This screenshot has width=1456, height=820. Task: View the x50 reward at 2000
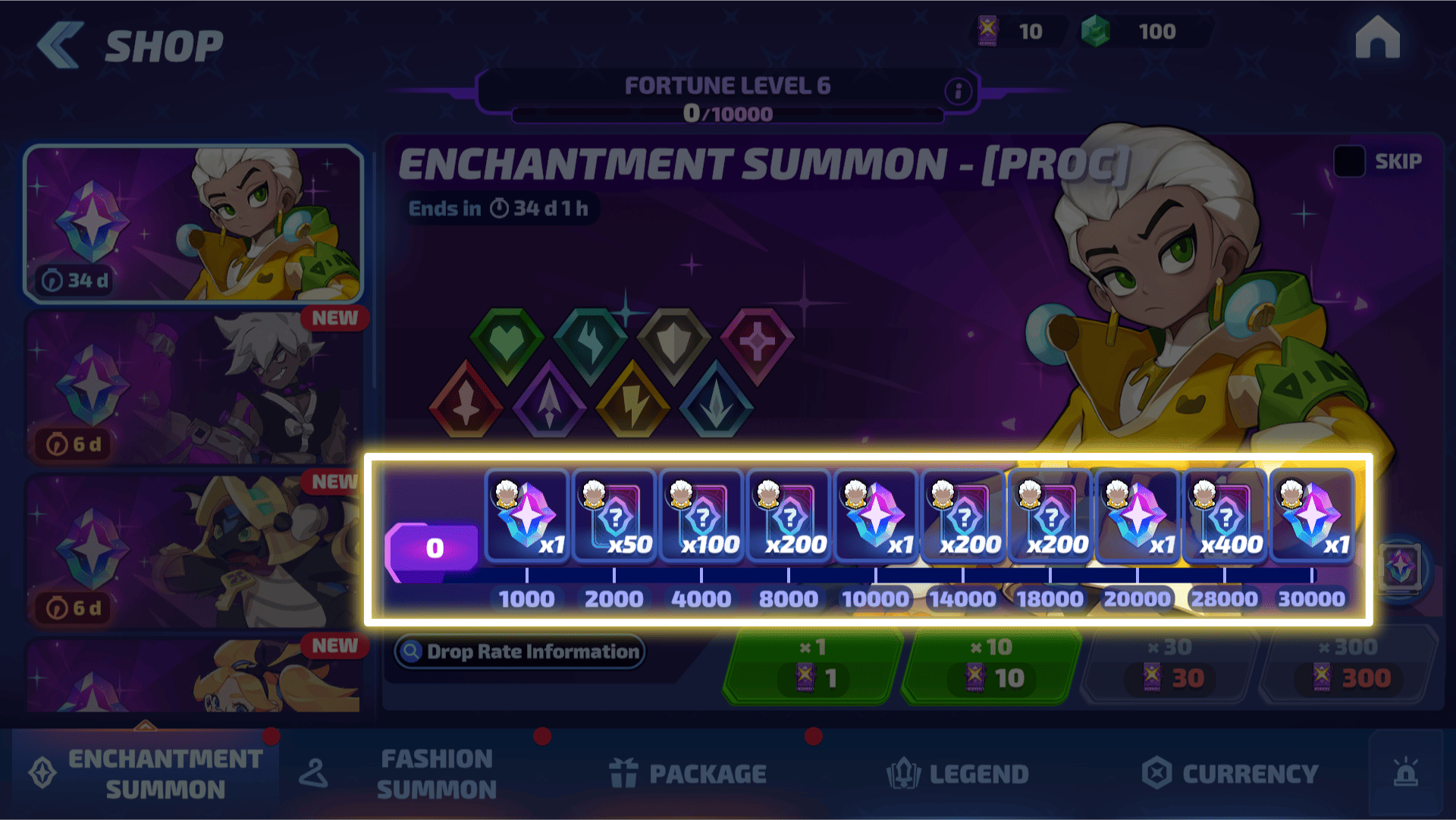click(x=614, y=517)
